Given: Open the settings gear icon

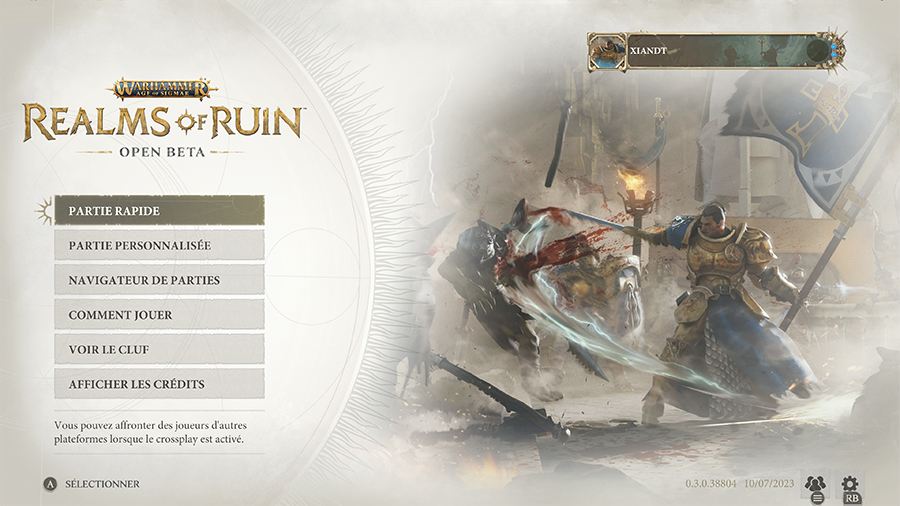Looking at the screenshot, I should coord(851,485).
